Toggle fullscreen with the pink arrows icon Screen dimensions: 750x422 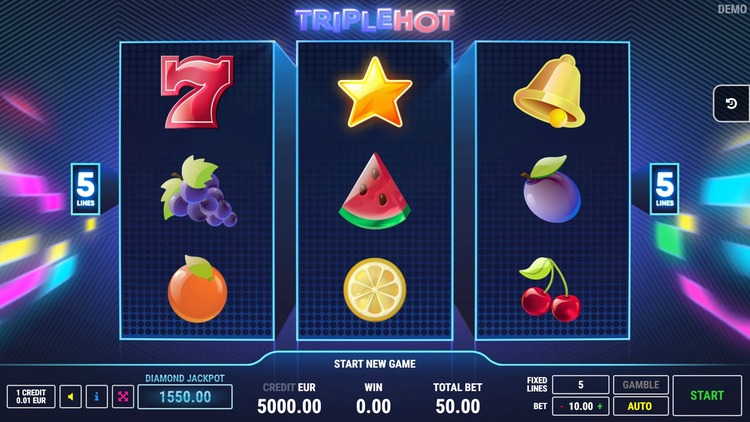[x=123, y=397]
